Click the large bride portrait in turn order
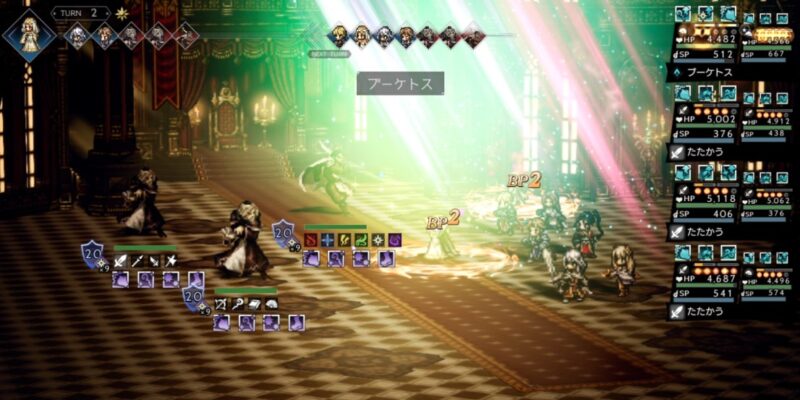800x400 pixels. (30, 34)
